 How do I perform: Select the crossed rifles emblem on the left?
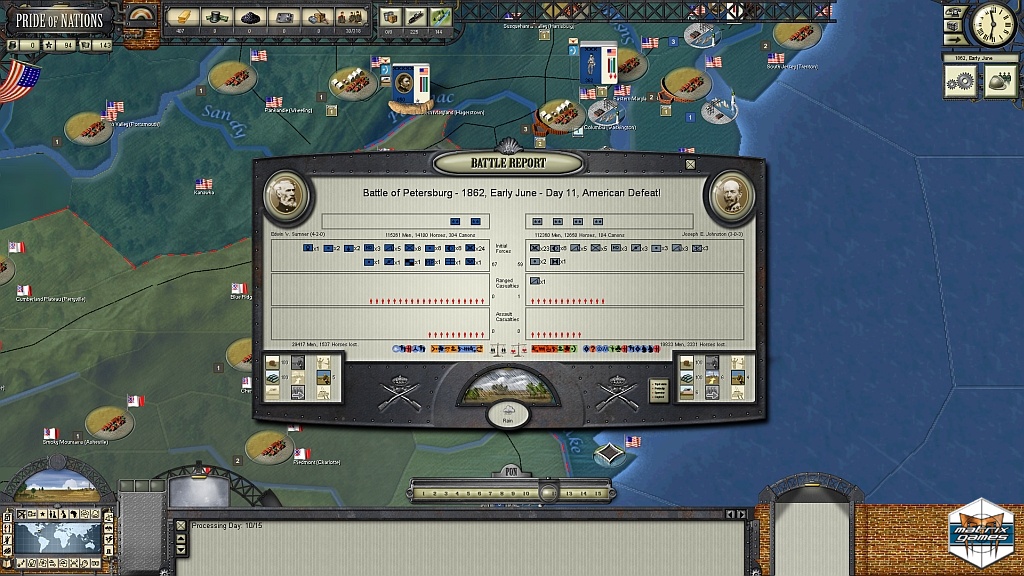pyautogui.click(x=396, y=394)
